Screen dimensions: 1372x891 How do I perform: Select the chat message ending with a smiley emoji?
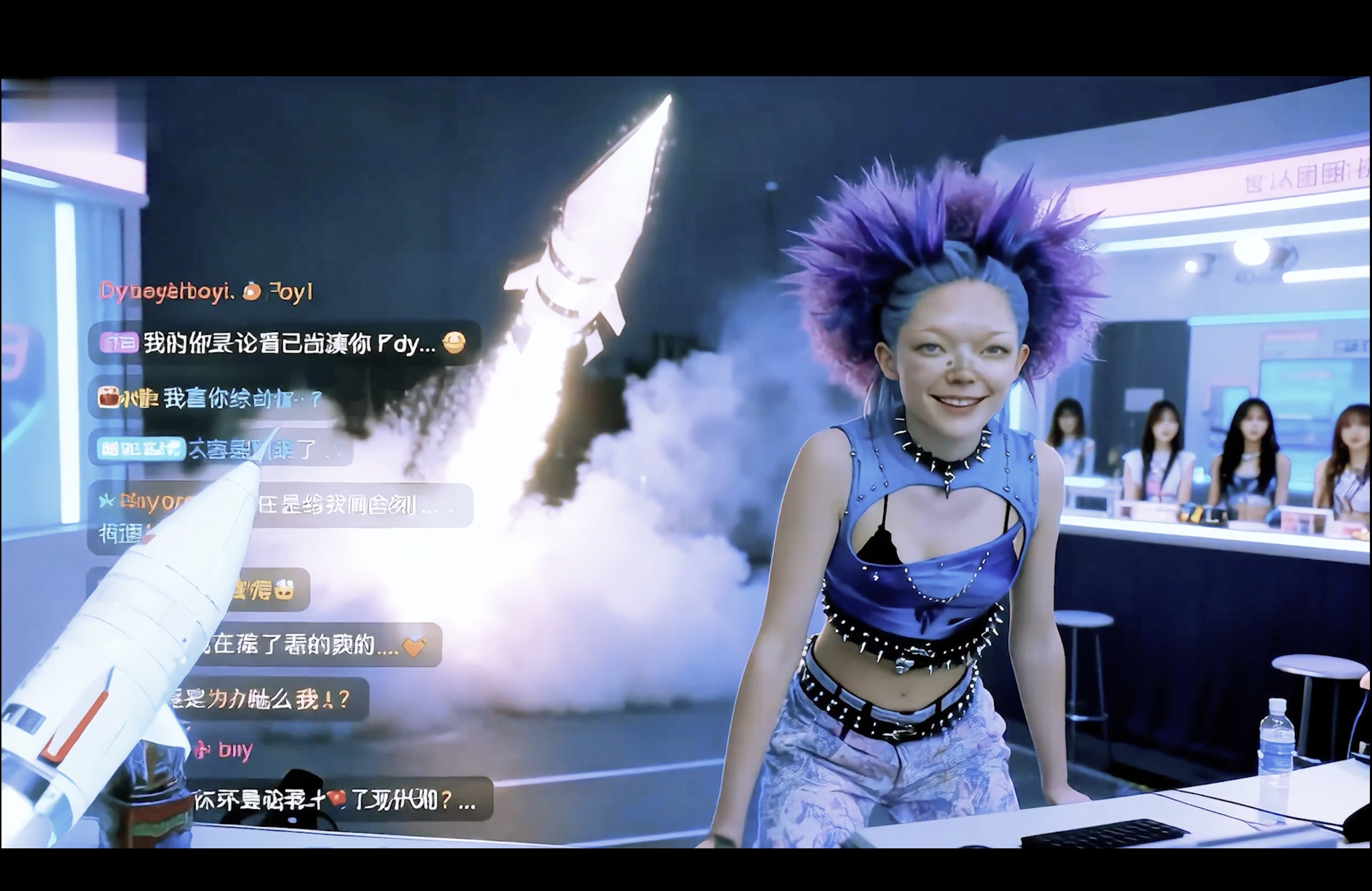(288, 343)
